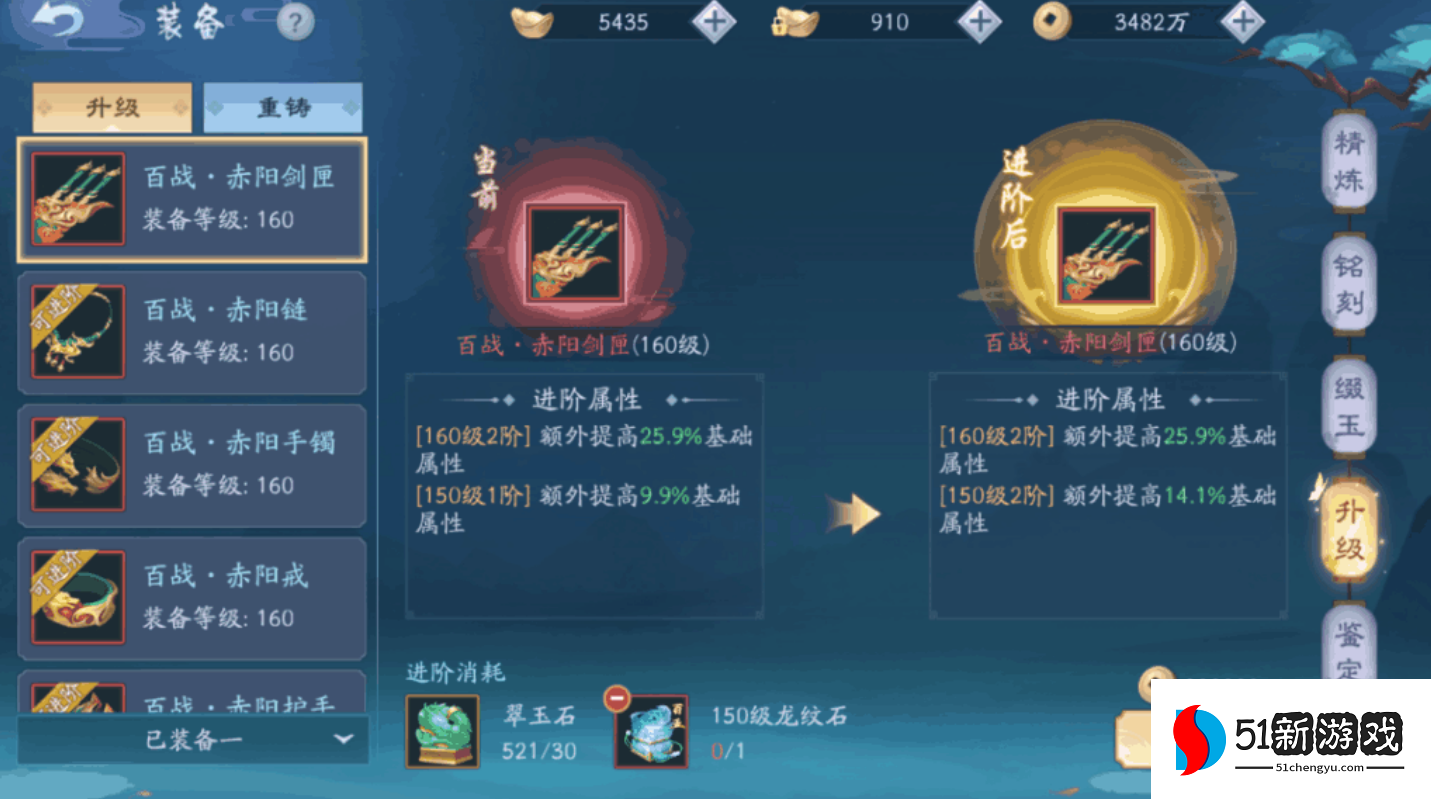Select the equipped 百战·赤阳剑匣 list entry
The height and width of the screenshot is (799, 1431).
tap(190, 199)
